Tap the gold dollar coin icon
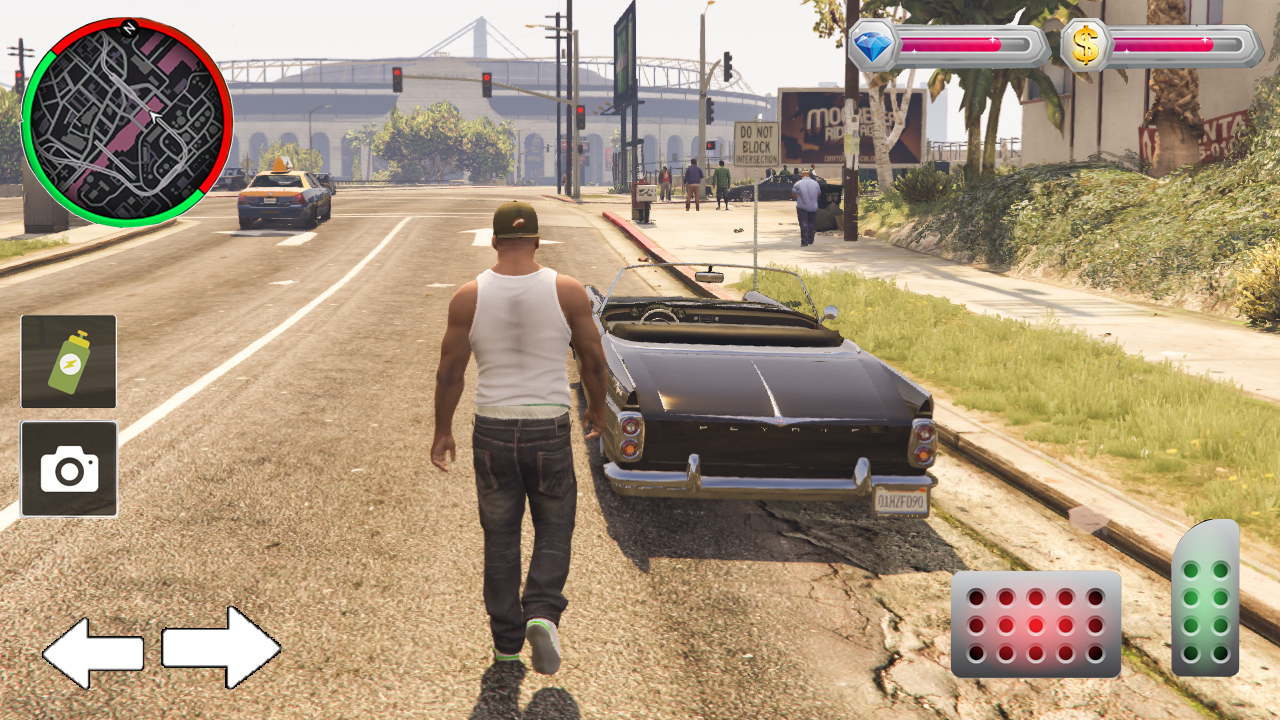 pyautogui.click(x=1085, y=45)
